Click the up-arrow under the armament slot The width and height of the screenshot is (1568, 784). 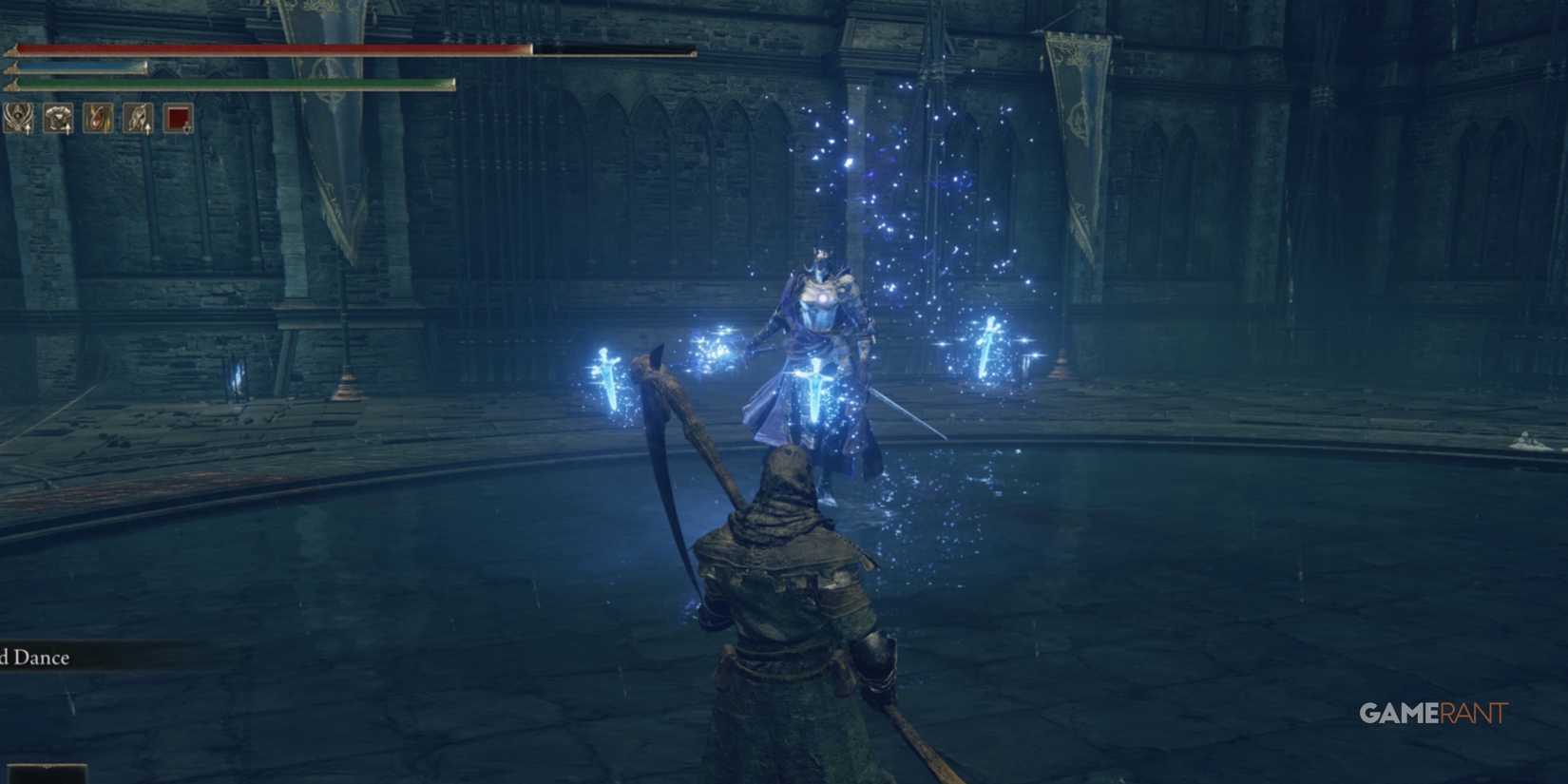[x=67, y=130]
